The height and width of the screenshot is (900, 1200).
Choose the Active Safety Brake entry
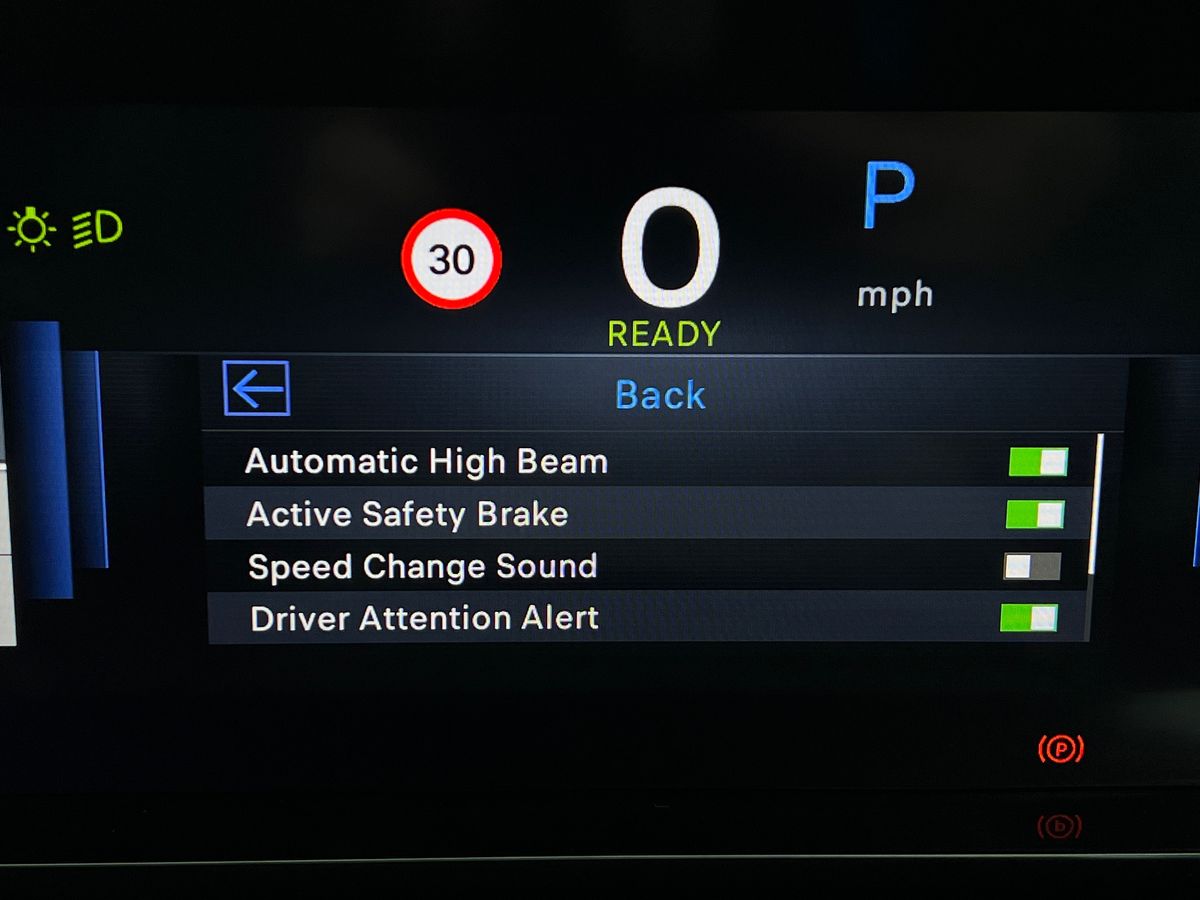pyautogui.click(x=407, y=515)
